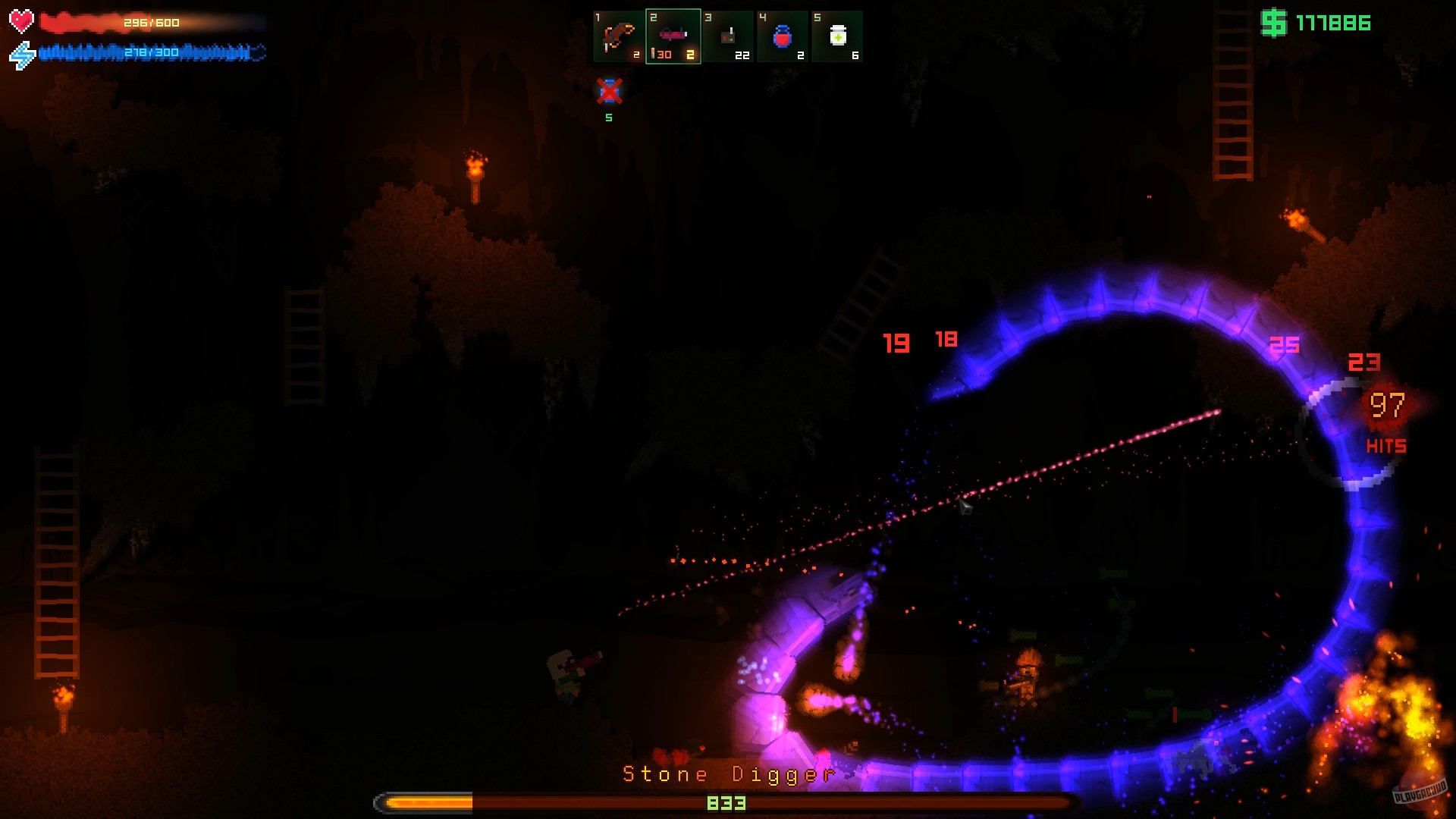Click the heart icon beside the health bar
This screenshot has width=1456, height=819.
tap(20, 21)
